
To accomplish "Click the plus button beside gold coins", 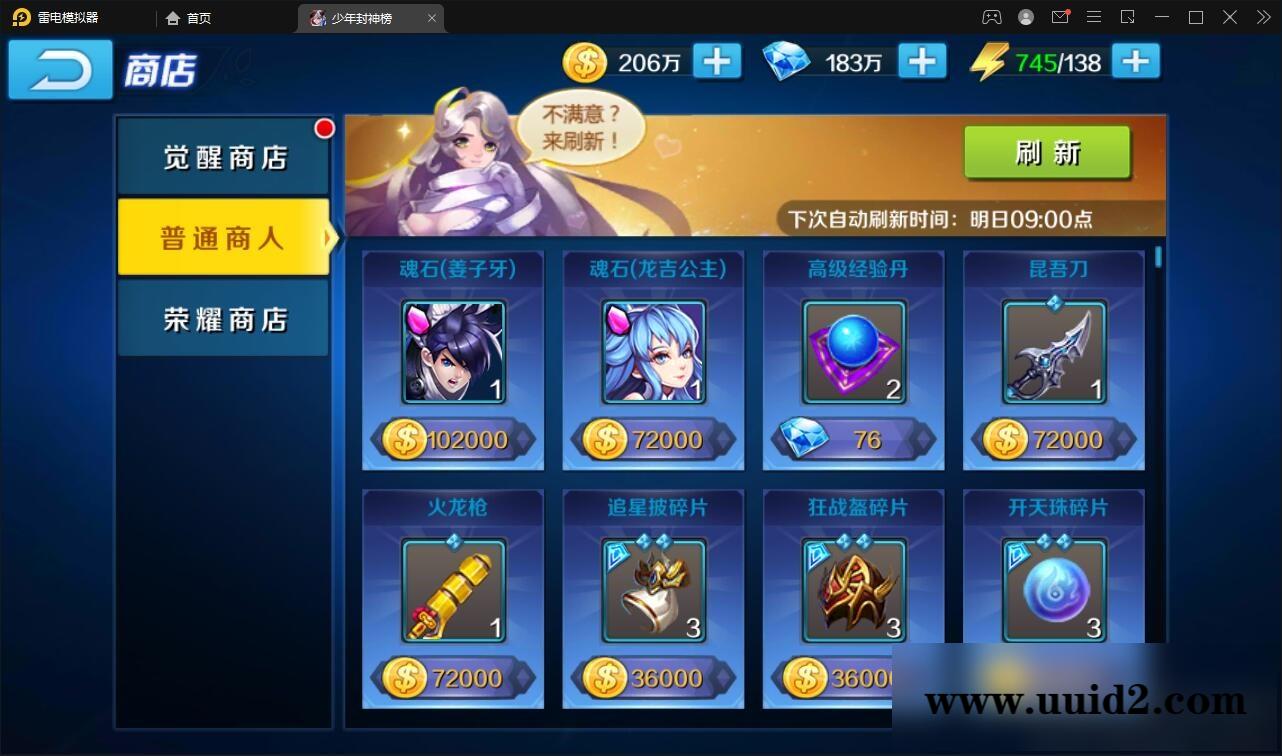I will [x=715, y=61].
